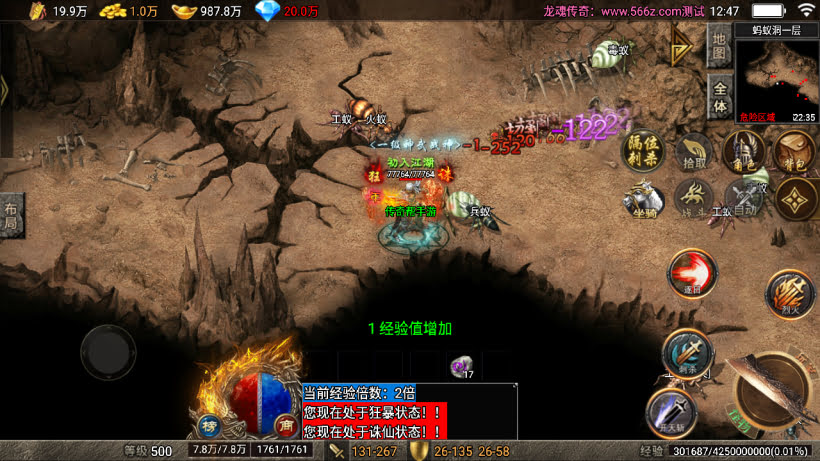Activate the 刺杀 thrust skill
The width and height of the screenshot is (820, 461).
point(687,354)
